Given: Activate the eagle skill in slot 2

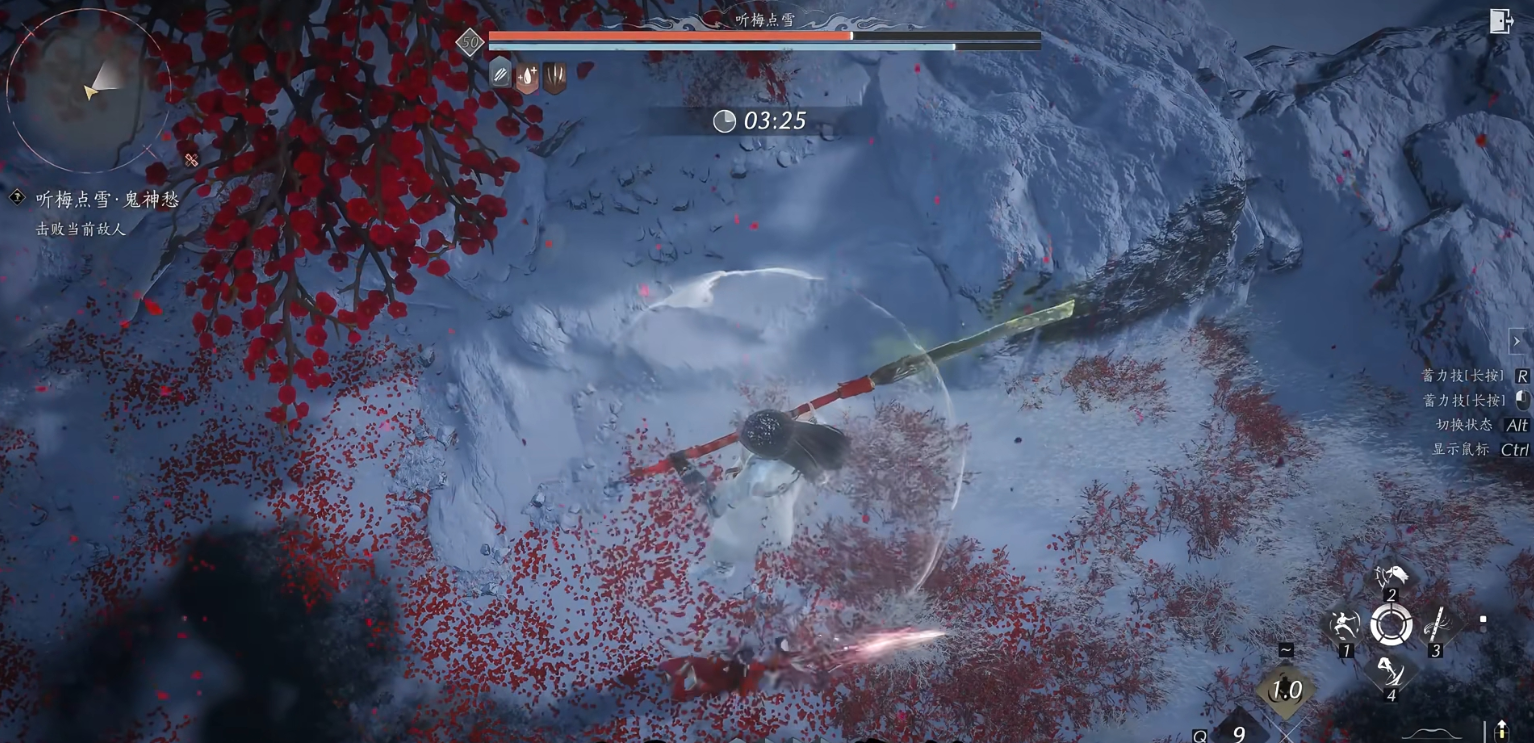Looking at the screenshot, I should click(1391, 577).
